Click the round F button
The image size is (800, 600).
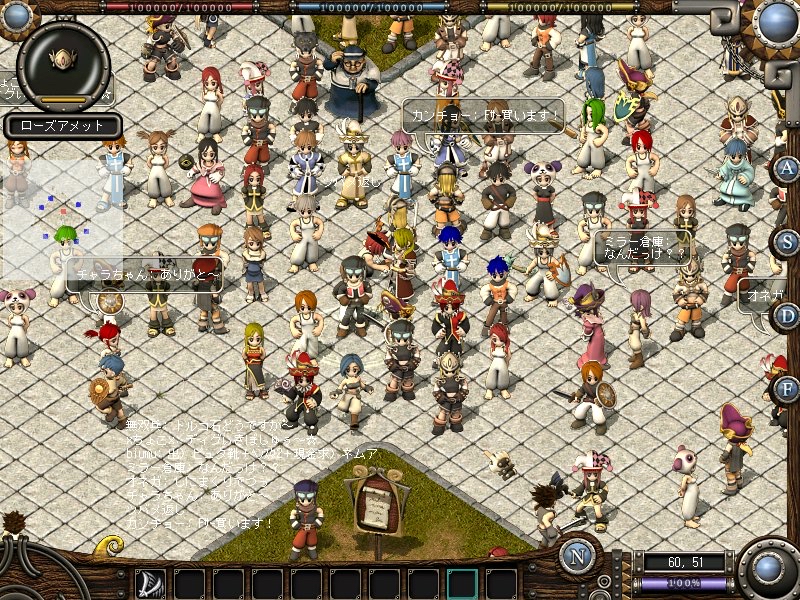(787, 388)
